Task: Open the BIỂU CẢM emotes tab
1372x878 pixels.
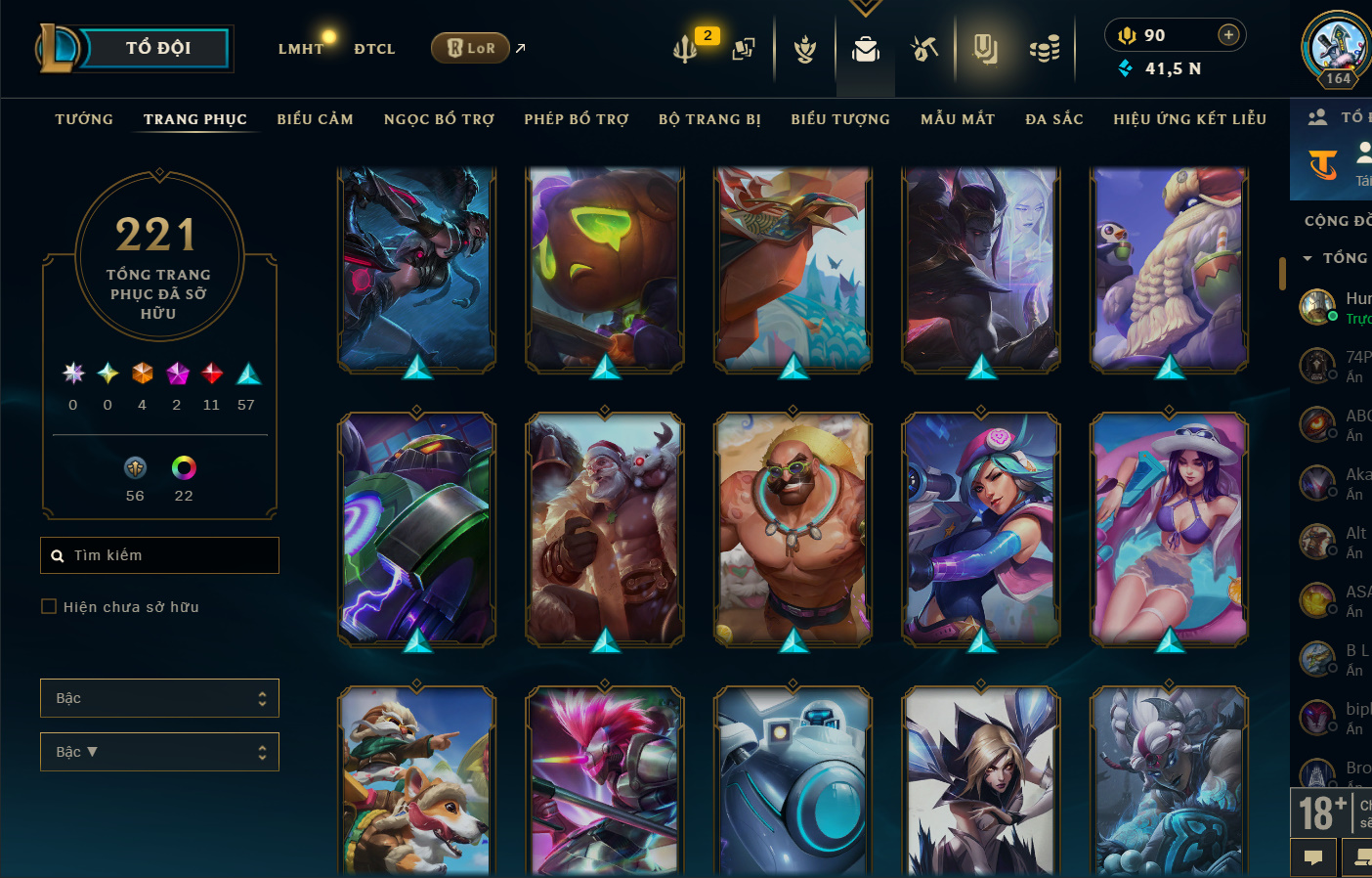Action: [315, 119]
